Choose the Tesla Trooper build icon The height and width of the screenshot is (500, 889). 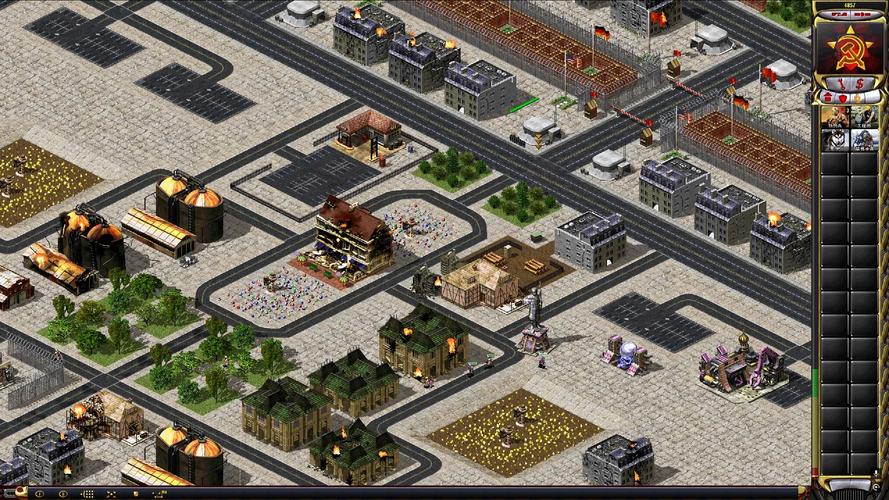coord(864,140)
